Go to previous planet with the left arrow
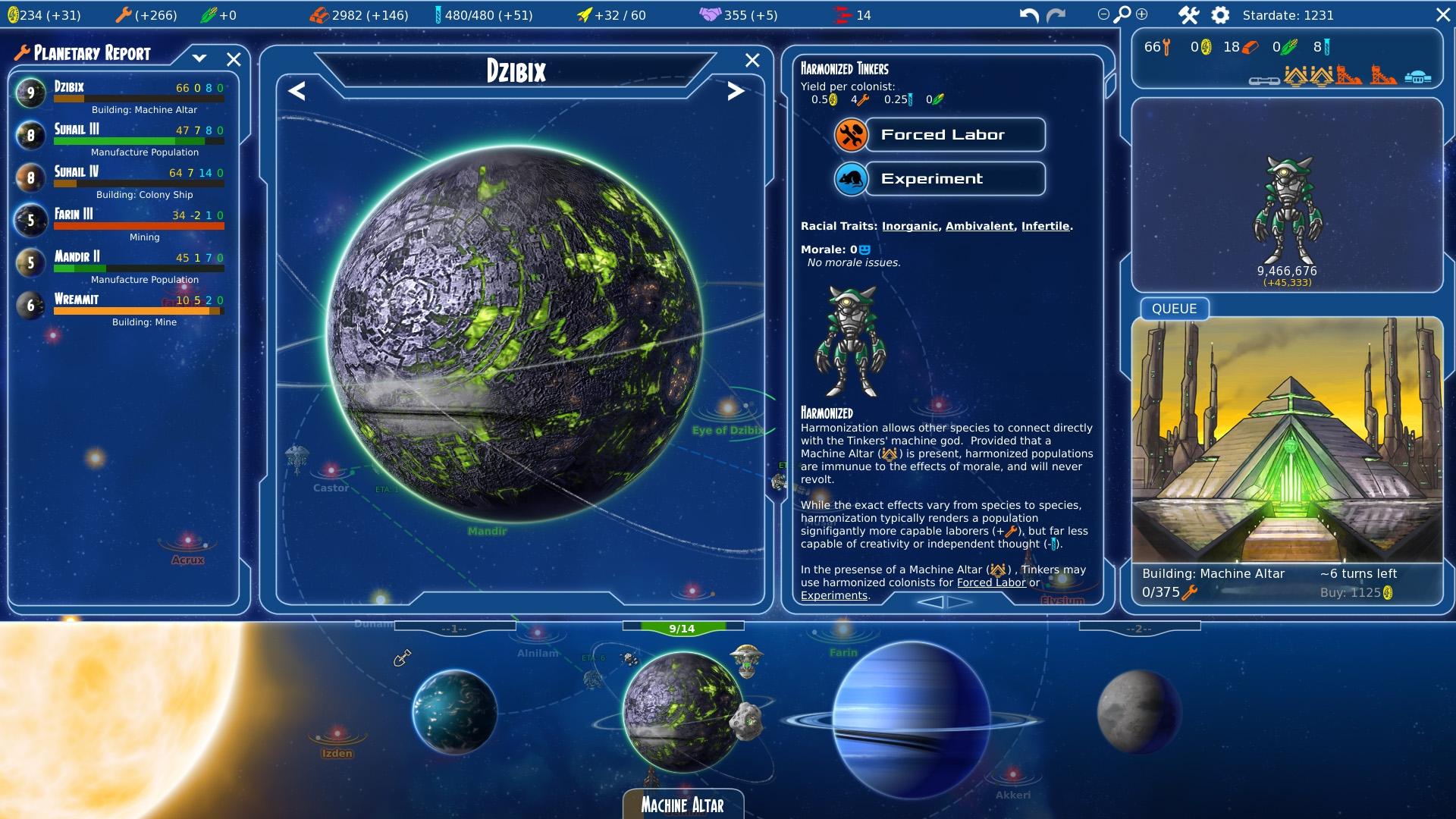 [x=297, y=92]
